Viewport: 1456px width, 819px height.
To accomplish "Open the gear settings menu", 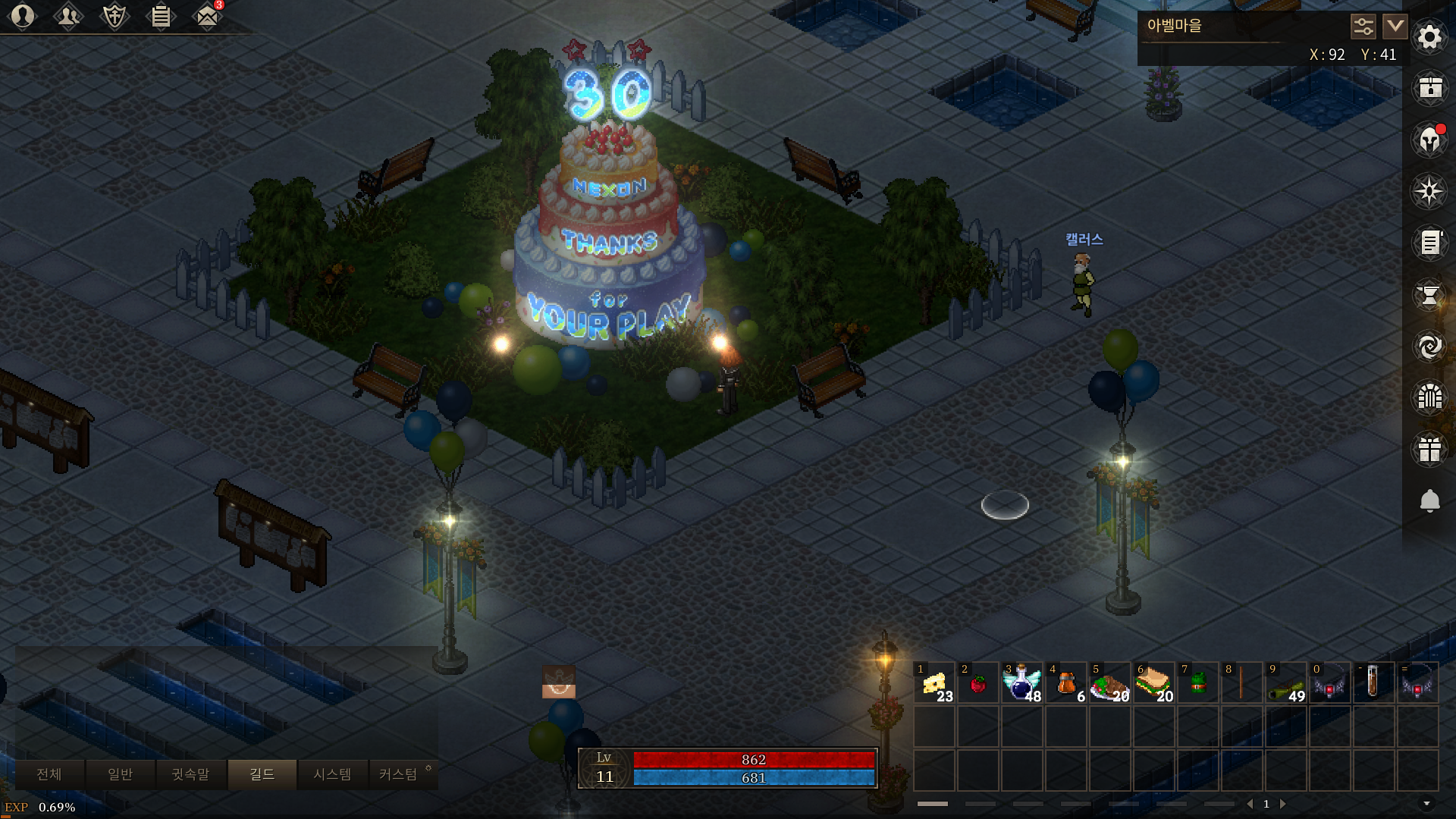I will 1429,36.
